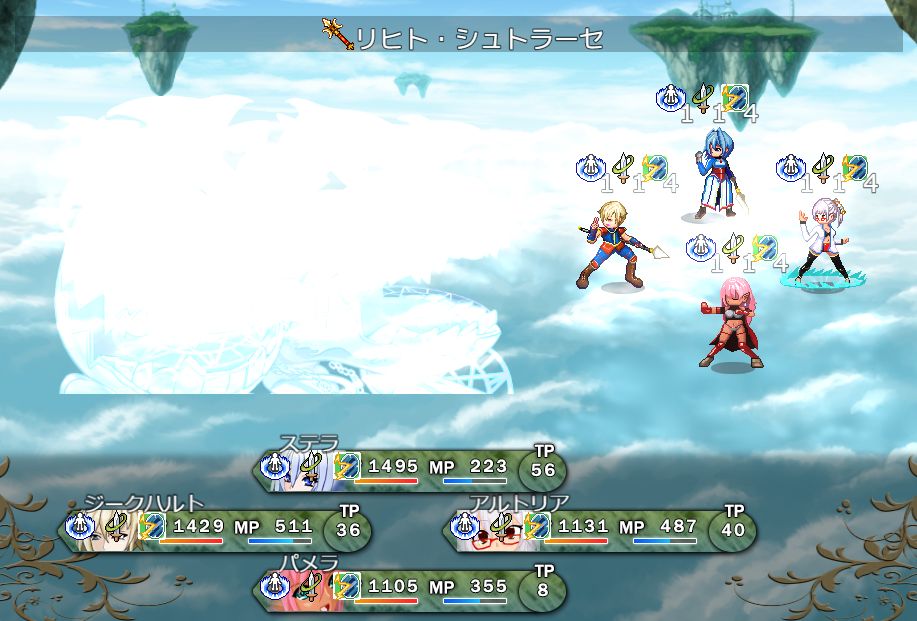Screen dimensions: 917x621
Task: Click the lightning buff icon on パメラ's panel
Action: point(347,584)
